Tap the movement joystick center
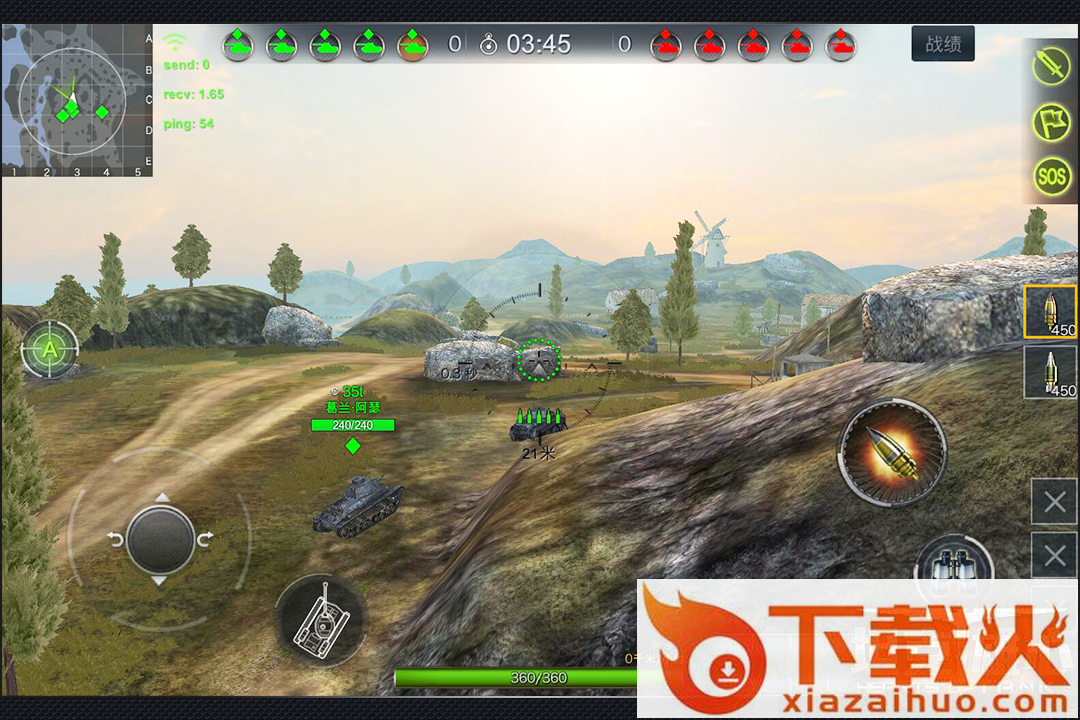This screenshot has height=720, width=1080. pos(160,538)
